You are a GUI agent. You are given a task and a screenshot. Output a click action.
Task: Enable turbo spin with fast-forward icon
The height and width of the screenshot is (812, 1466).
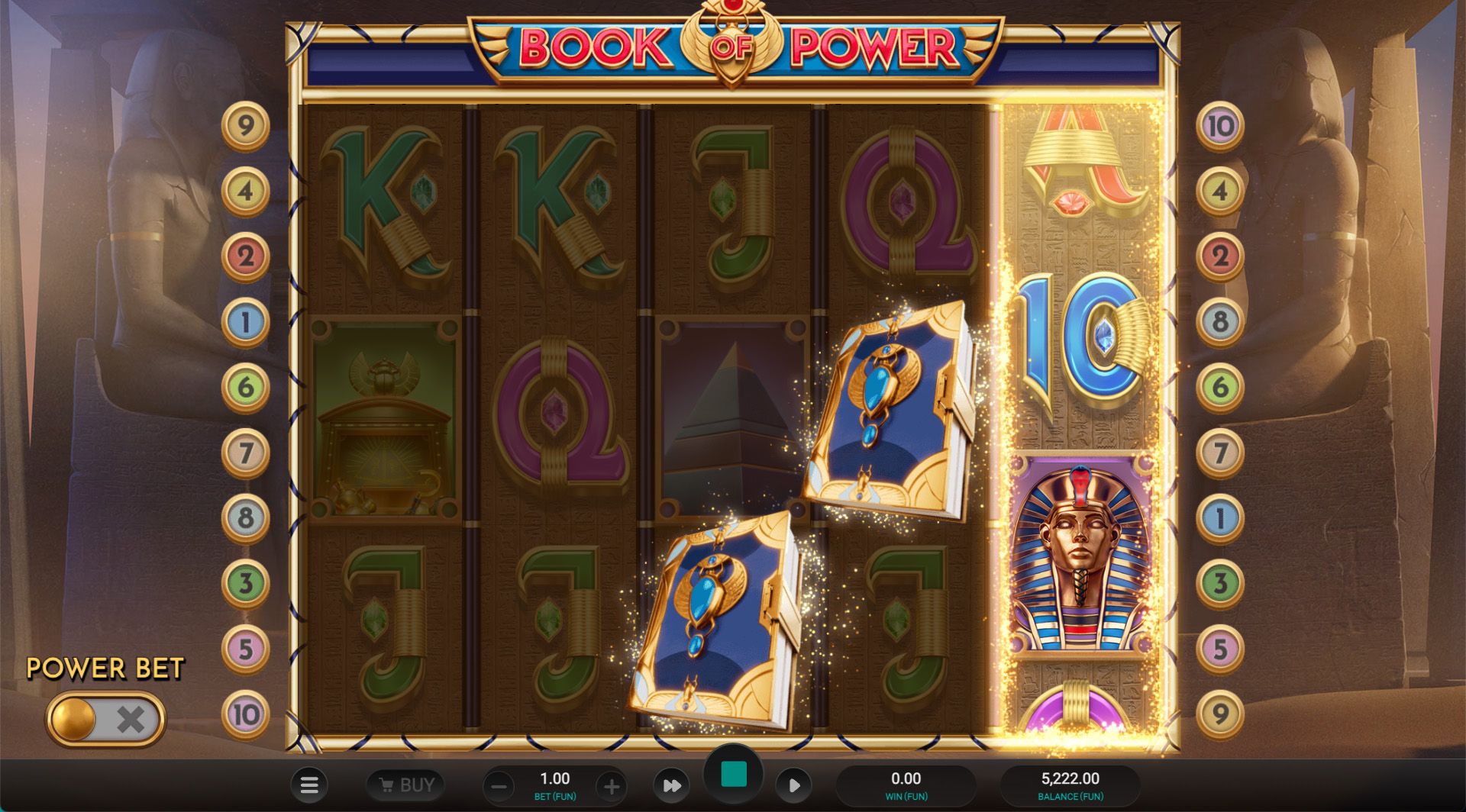[672, 785]
